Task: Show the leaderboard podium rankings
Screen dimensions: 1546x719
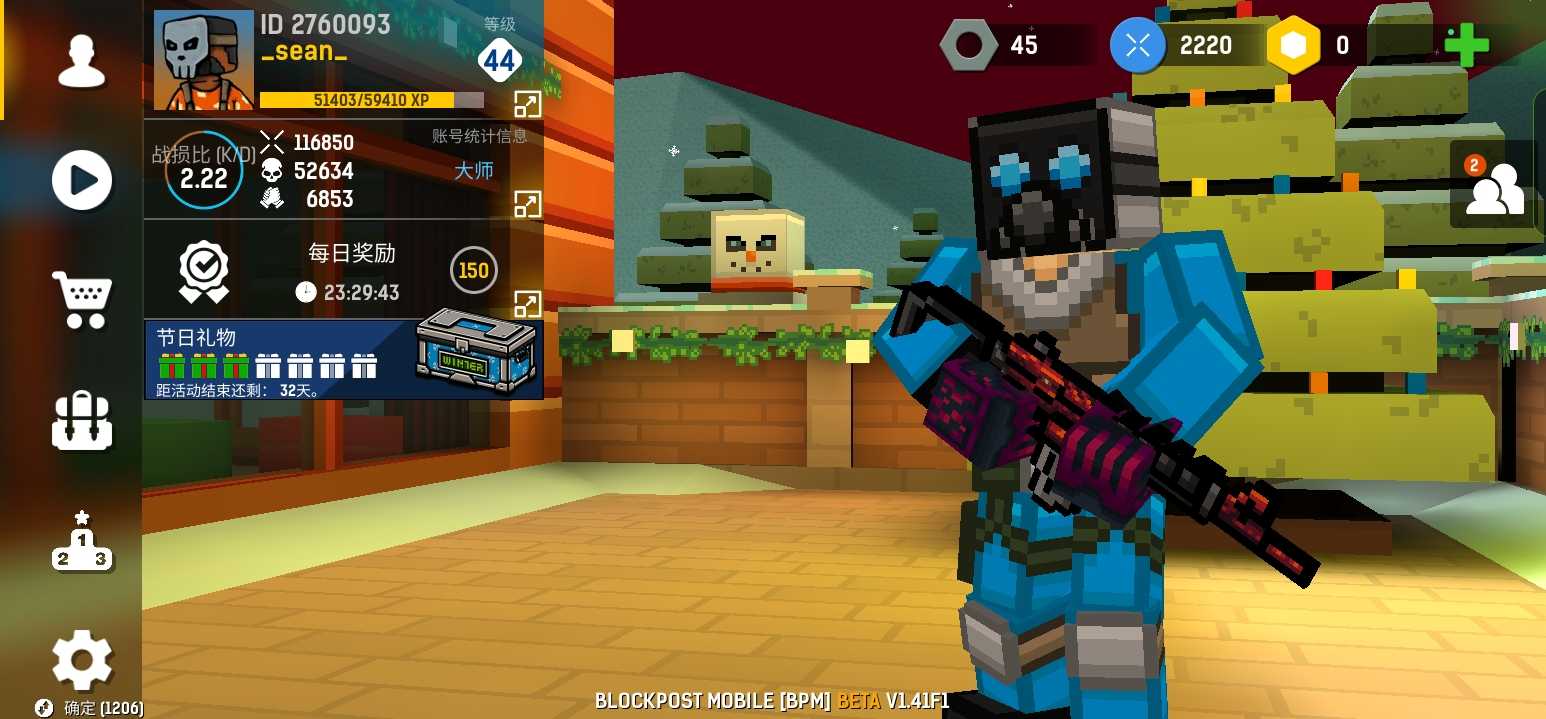Action: (x=82, y=543)
